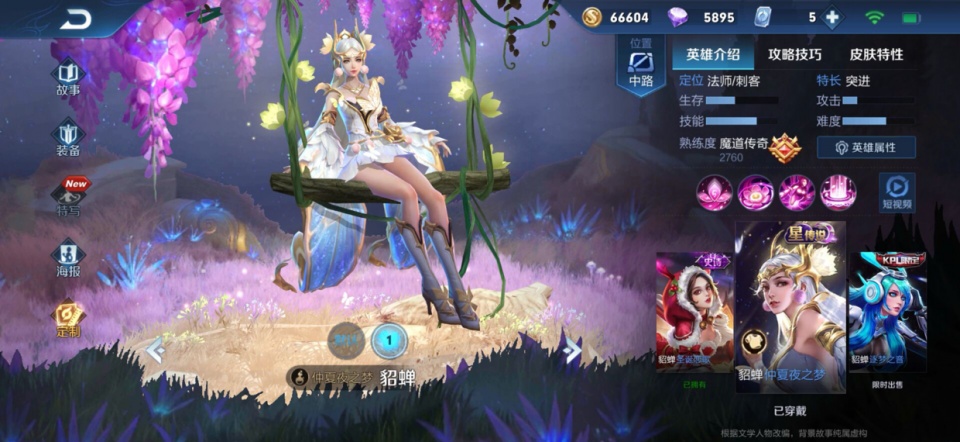Open the 海报 poster view
This screenshot has width=960, height=442.
tap(68, 259)
